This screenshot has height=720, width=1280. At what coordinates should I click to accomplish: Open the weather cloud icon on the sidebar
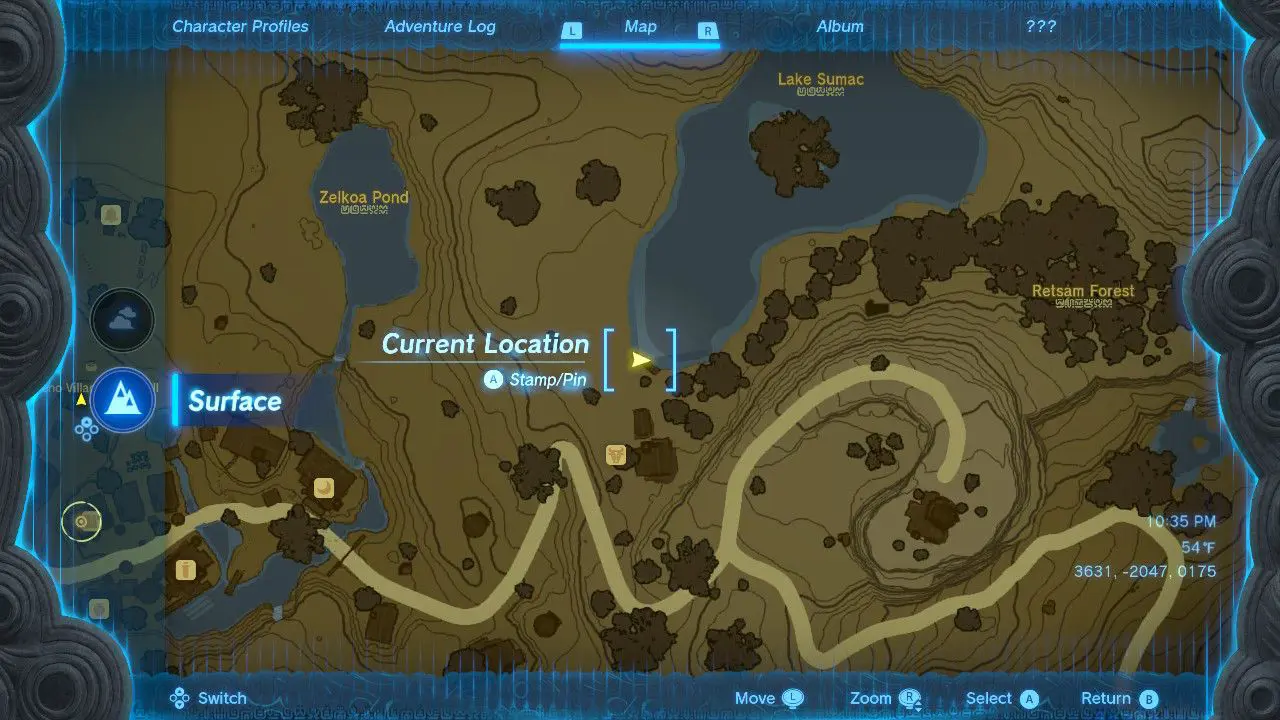[122, 320]
